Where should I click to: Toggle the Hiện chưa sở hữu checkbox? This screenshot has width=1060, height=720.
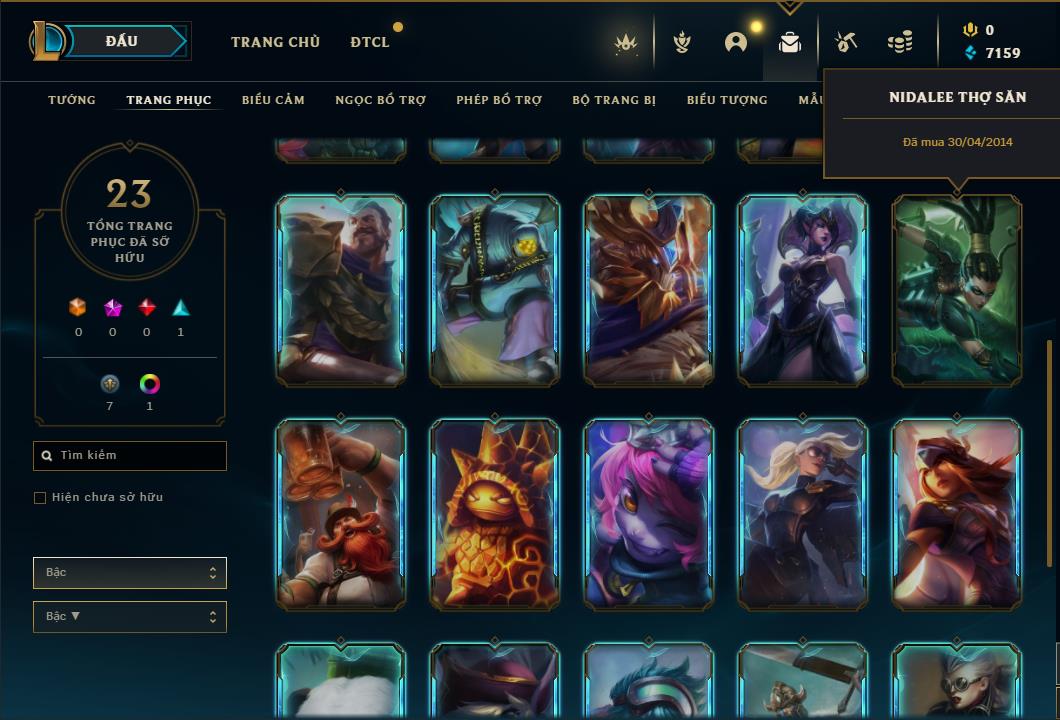[40, 498]
